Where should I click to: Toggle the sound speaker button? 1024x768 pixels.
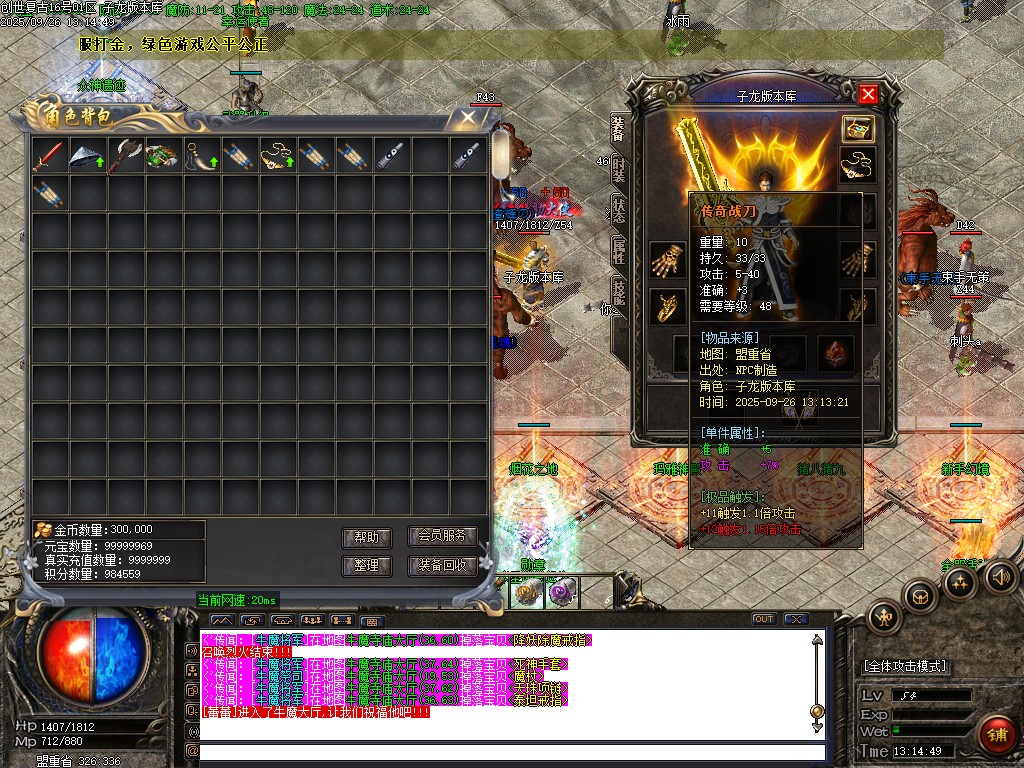pyautogui.click(x=998, y=576)
